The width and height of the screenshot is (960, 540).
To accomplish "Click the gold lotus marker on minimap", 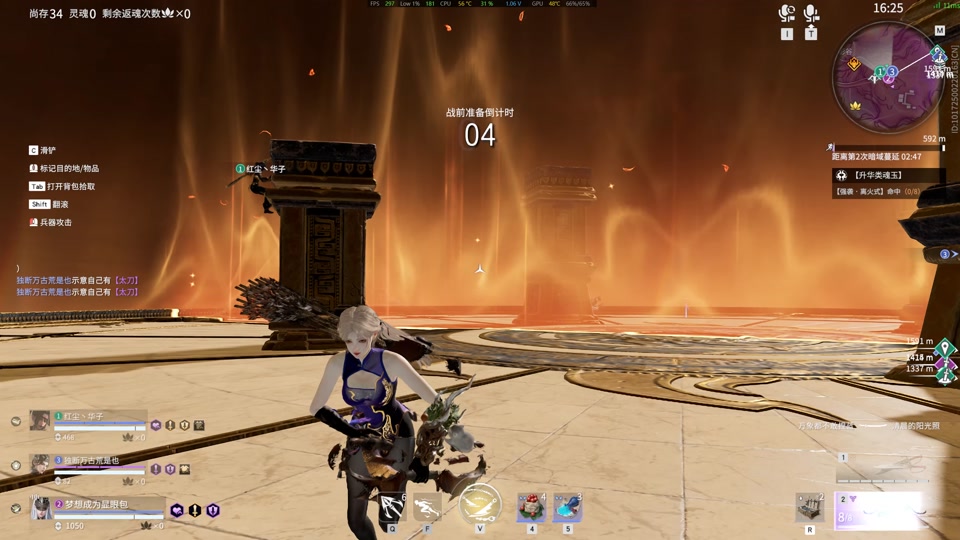I will coord(855,105).
